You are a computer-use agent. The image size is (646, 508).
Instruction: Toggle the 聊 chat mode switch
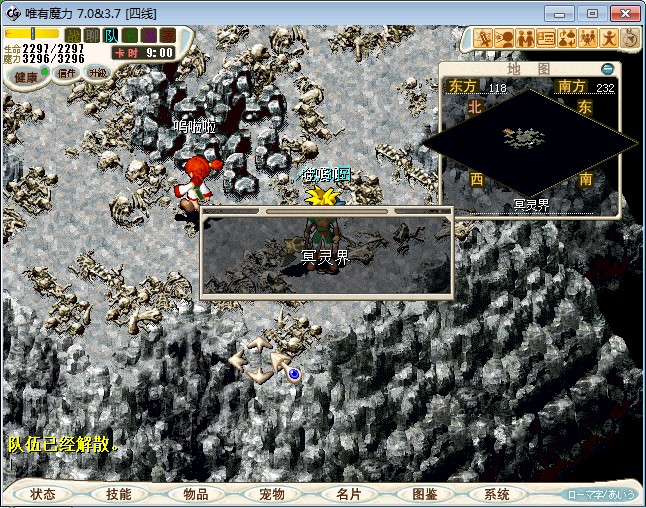point(92,36)
